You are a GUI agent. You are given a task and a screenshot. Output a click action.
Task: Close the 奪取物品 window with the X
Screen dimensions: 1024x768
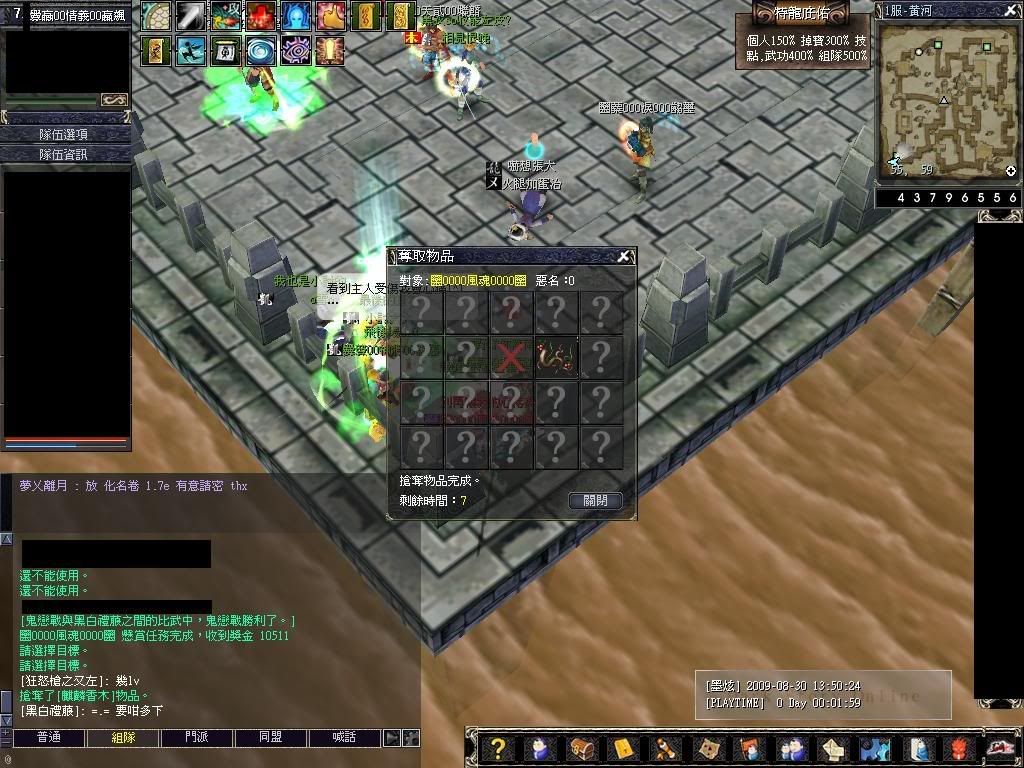[624, 256]
